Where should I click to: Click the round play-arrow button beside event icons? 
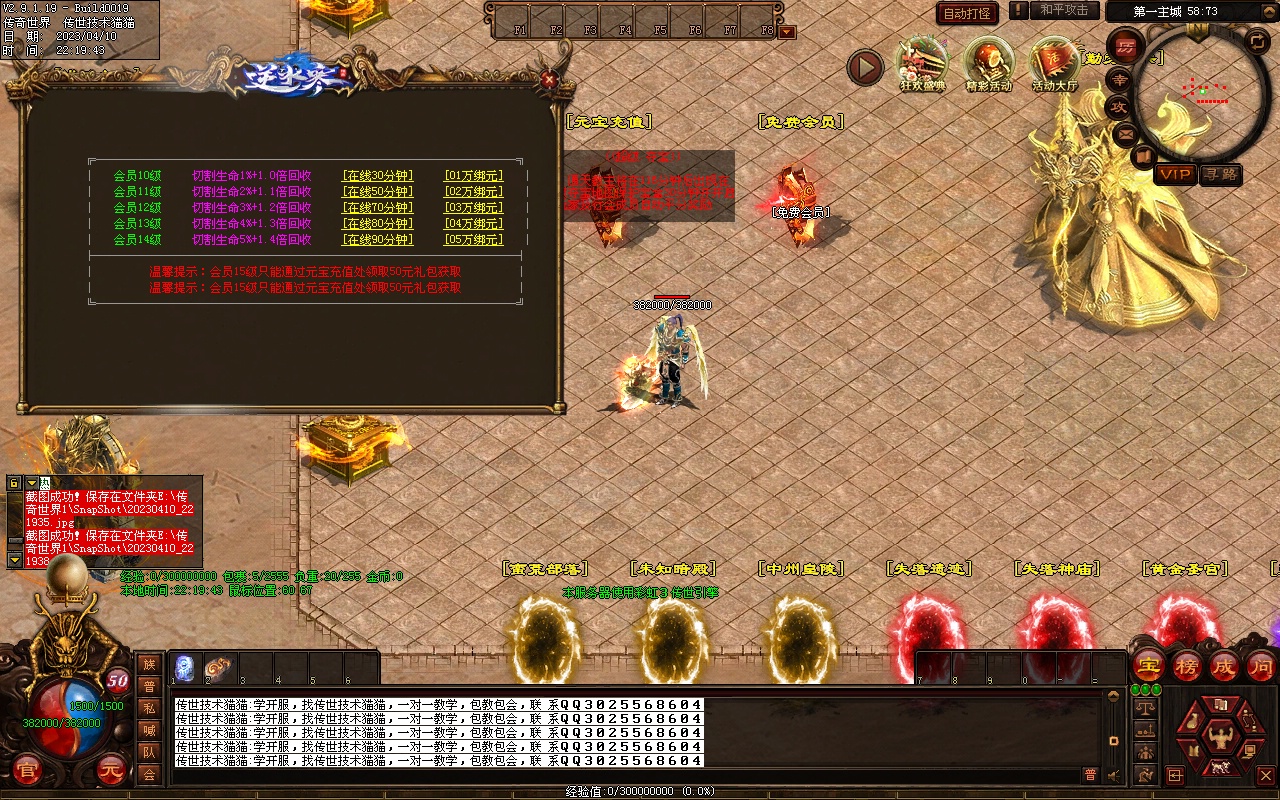tap(865, 68)
